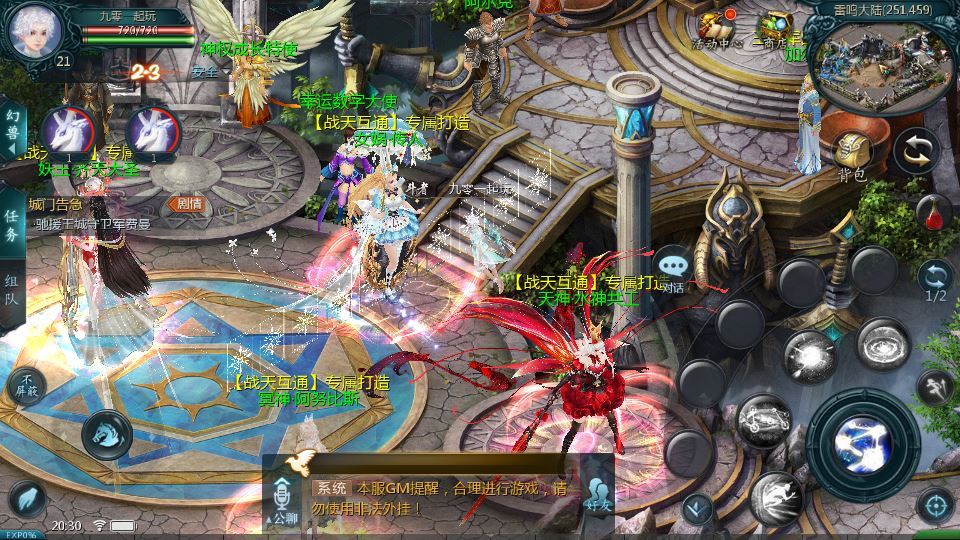Activate the white burst skill
This screenshot has height=540, width=960.
tap(810, 354)
